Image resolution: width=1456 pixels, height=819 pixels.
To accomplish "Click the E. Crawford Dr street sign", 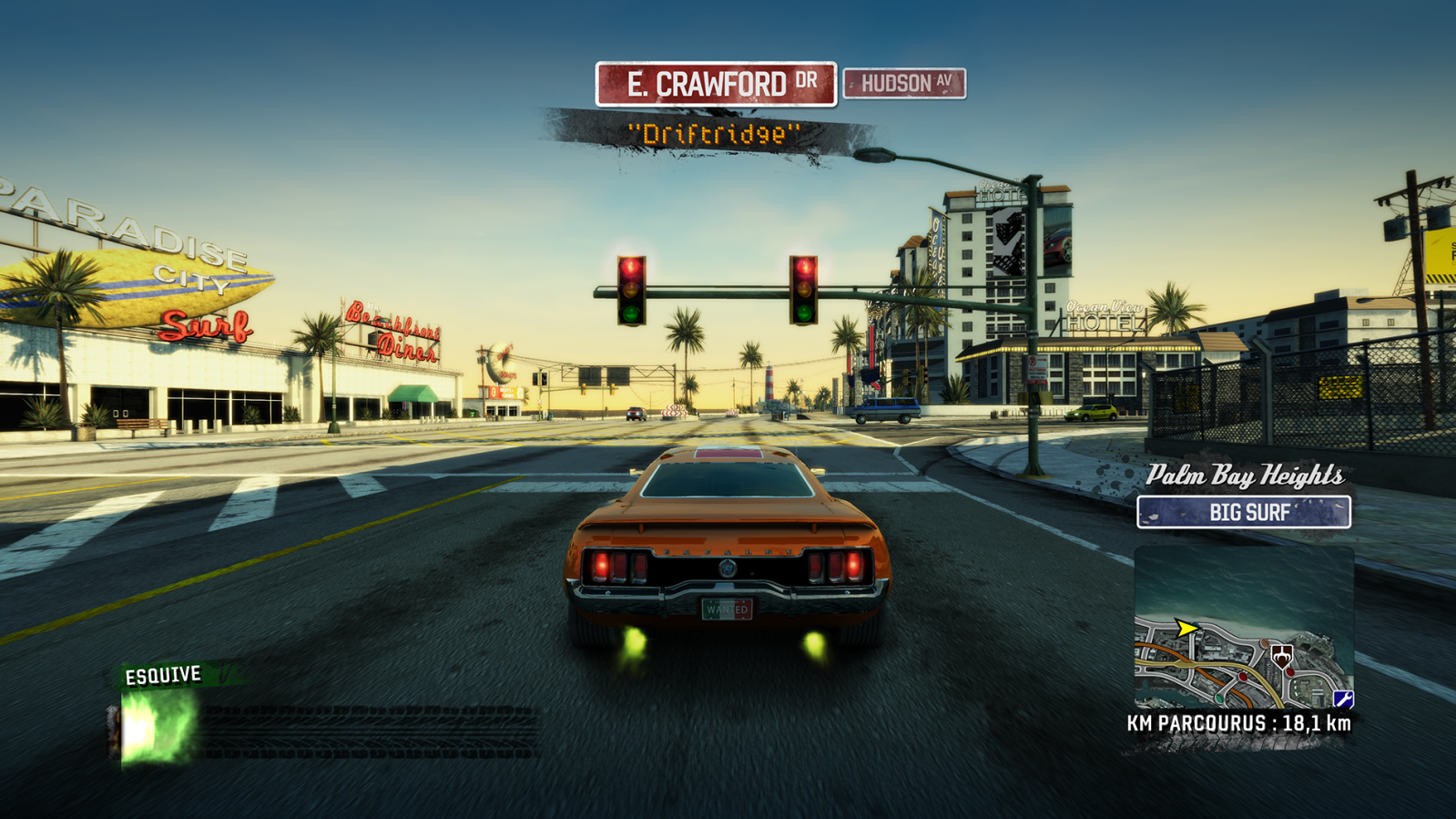I will pos(716,85).
